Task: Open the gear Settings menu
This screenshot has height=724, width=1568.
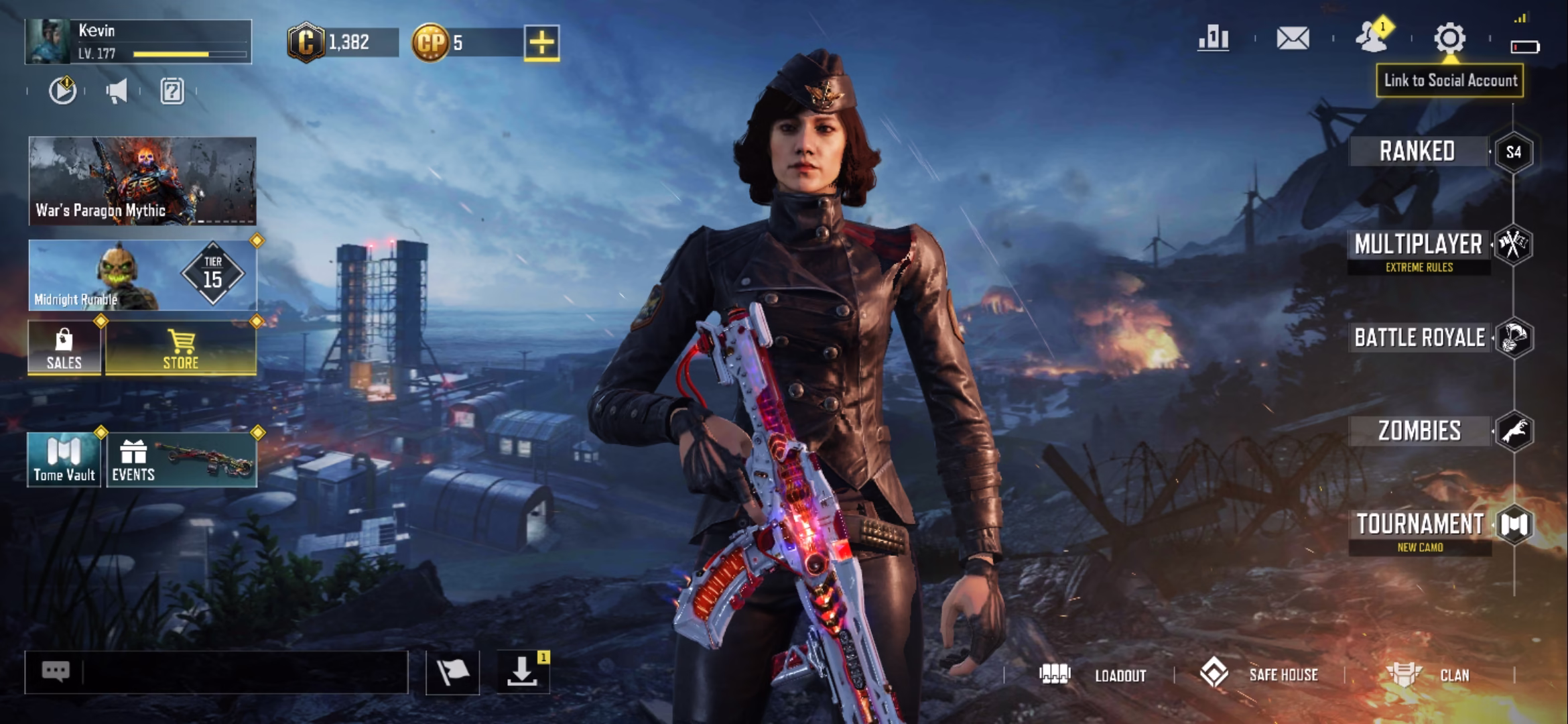Action: [1449, 38]
